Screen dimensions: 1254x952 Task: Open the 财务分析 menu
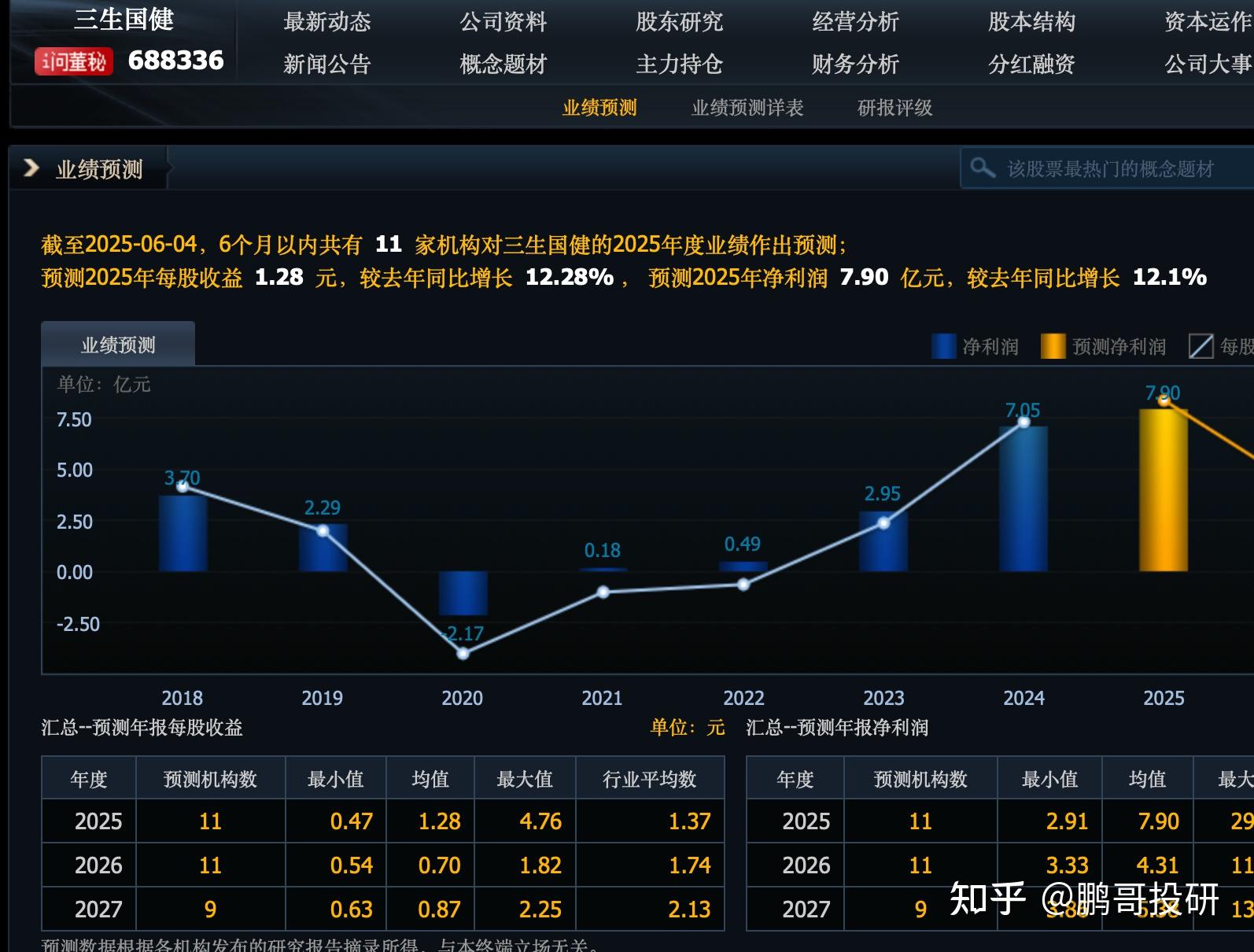[x=854, y=65]
